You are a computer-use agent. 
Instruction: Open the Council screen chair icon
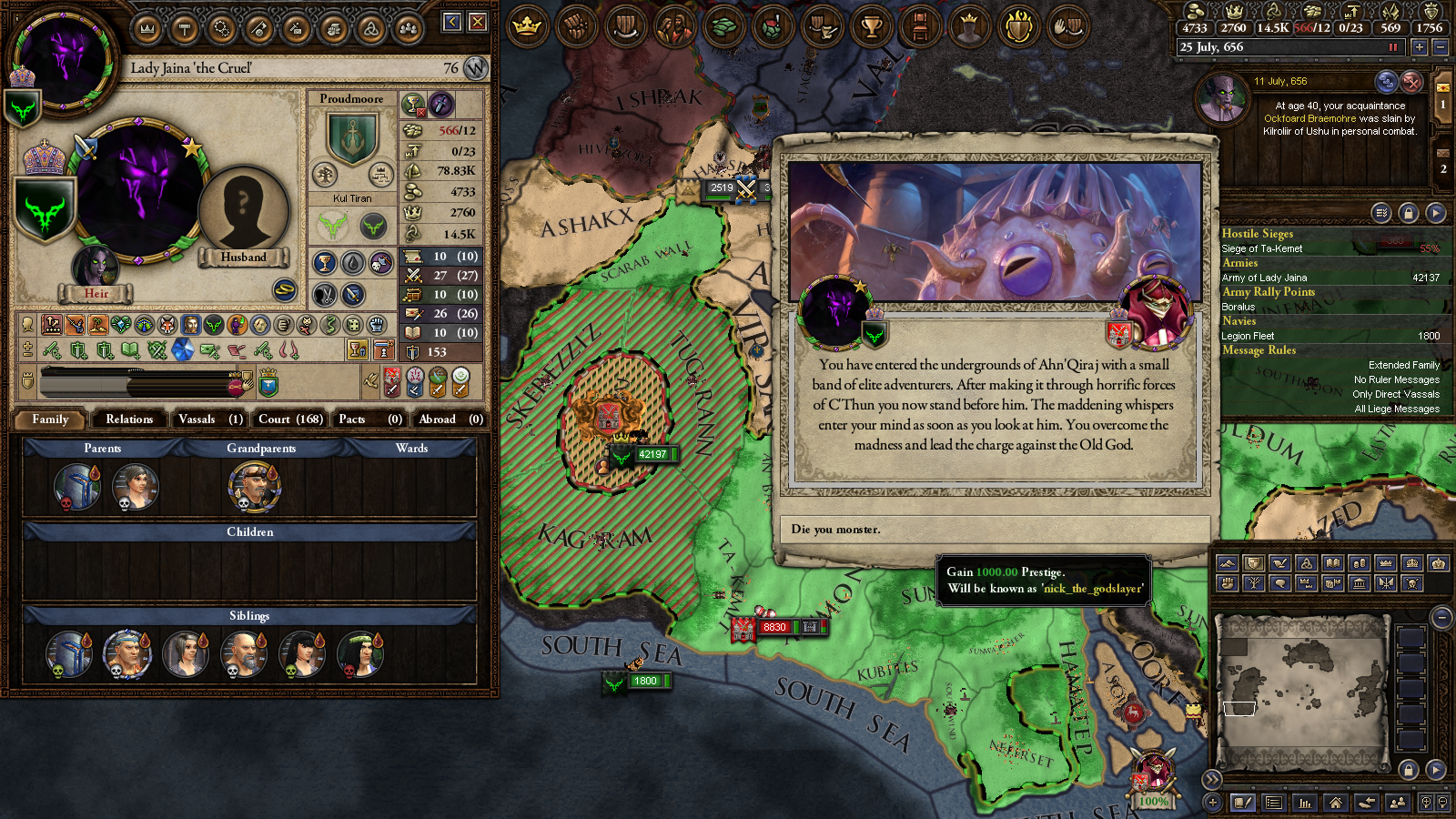coord(920,27)
